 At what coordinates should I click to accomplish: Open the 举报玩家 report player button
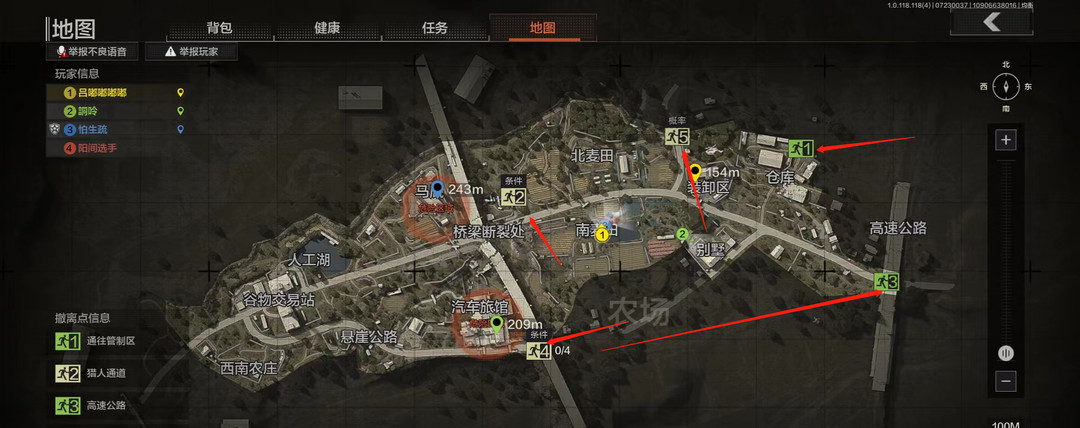point(198,51)
